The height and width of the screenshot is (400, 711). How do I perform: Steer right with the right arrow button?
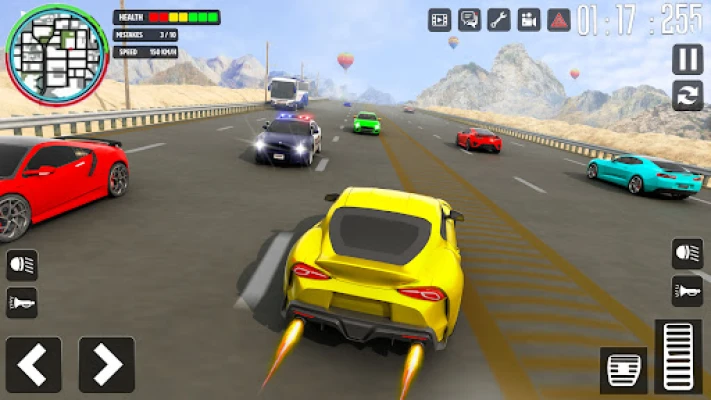(106, 364)
